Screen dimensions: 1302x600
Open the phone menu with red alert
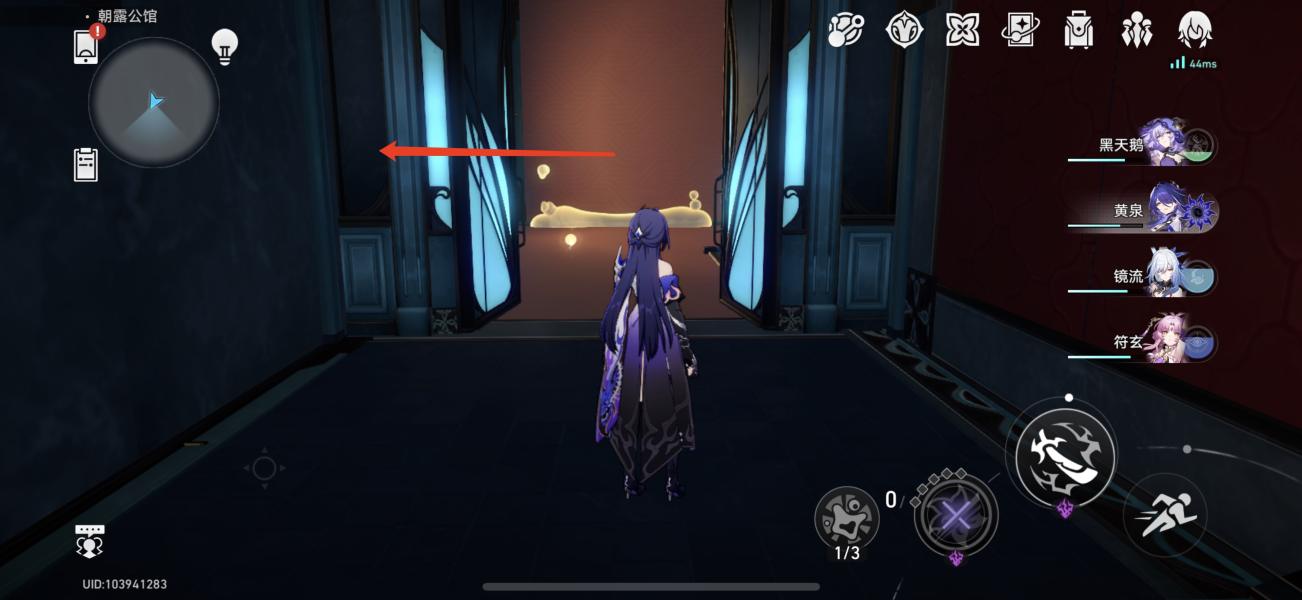click(x=87, y=46)
